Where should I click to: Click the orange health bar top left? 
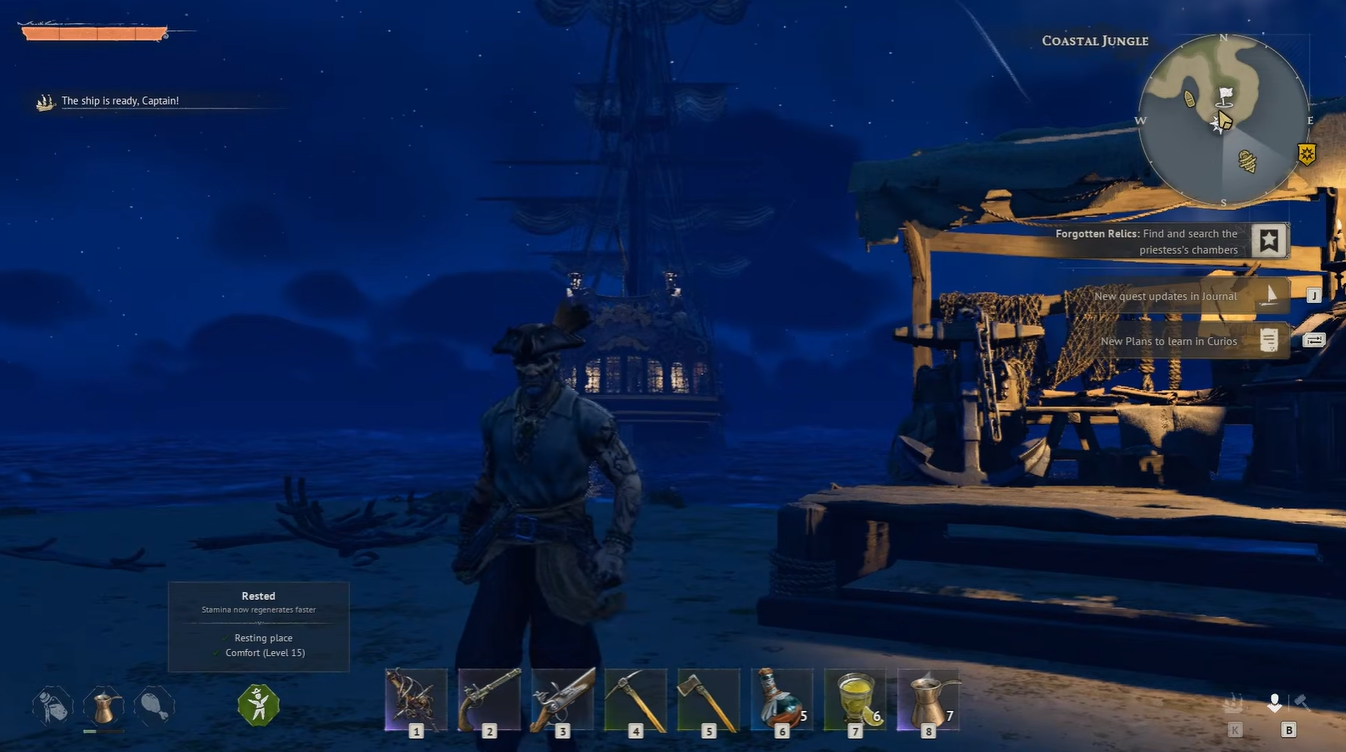[x=95, y=32]
